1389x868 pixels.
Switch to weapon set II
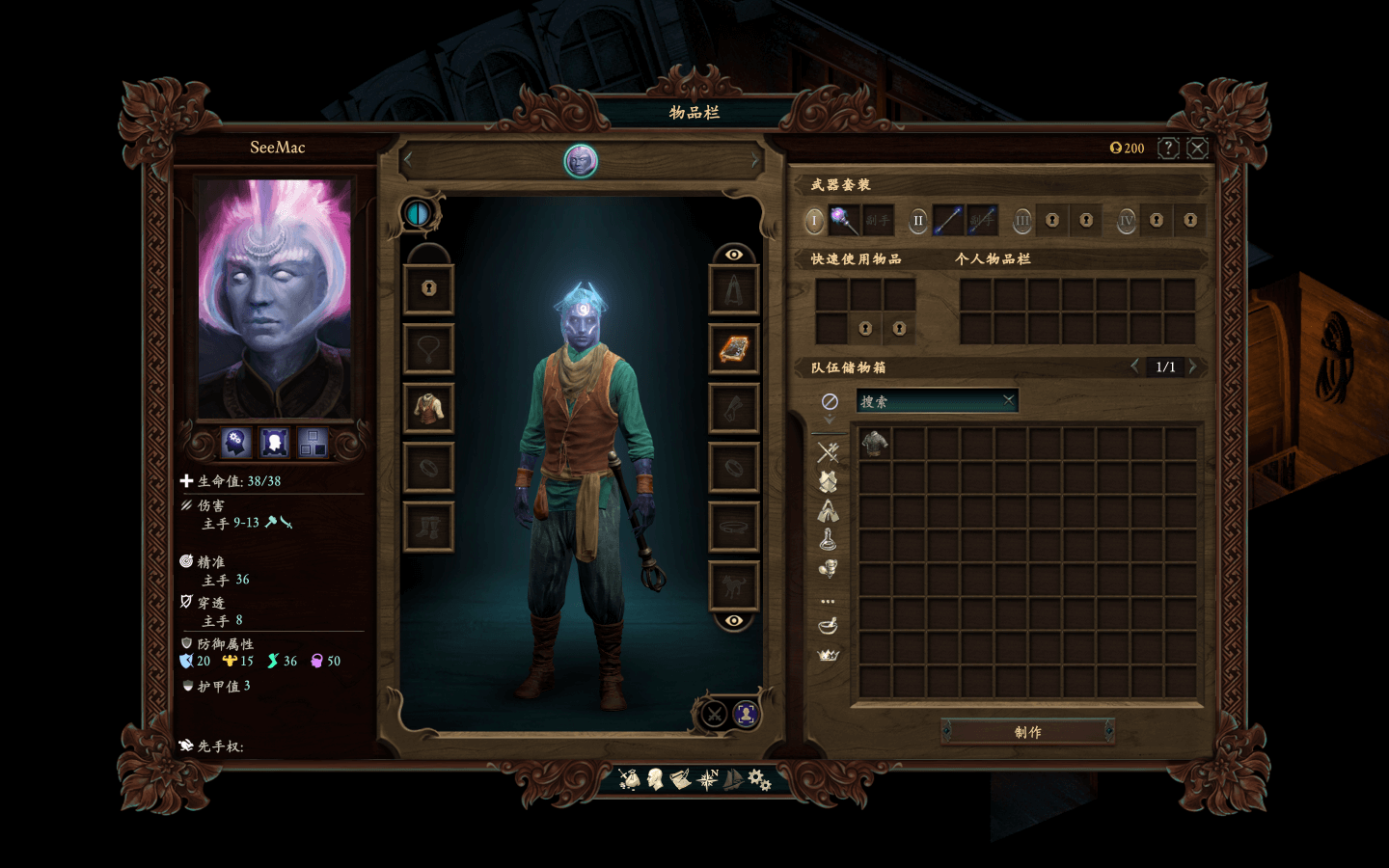[x=918, y=221]
